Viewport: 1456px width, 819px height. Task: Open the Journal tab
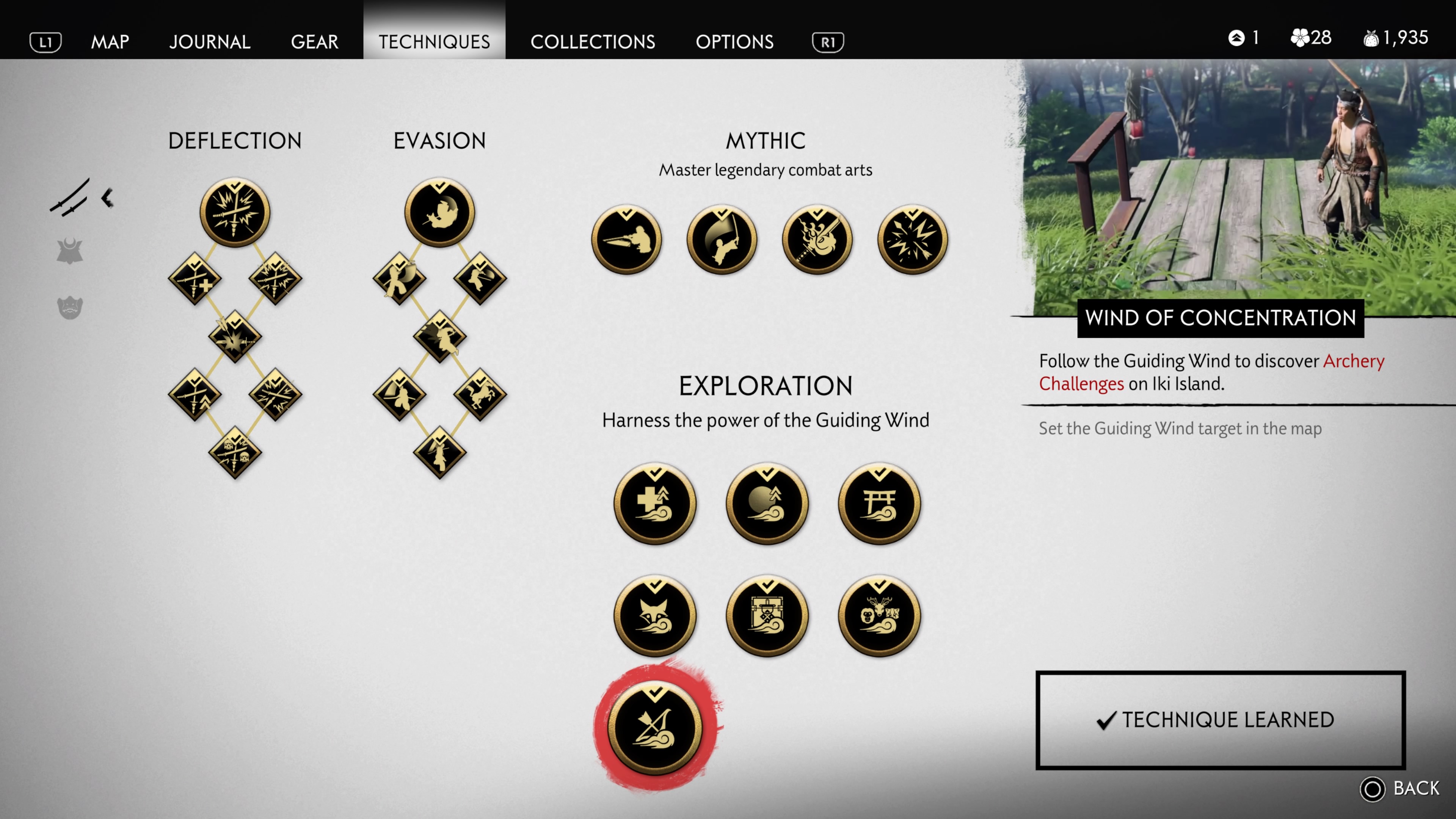210,41
